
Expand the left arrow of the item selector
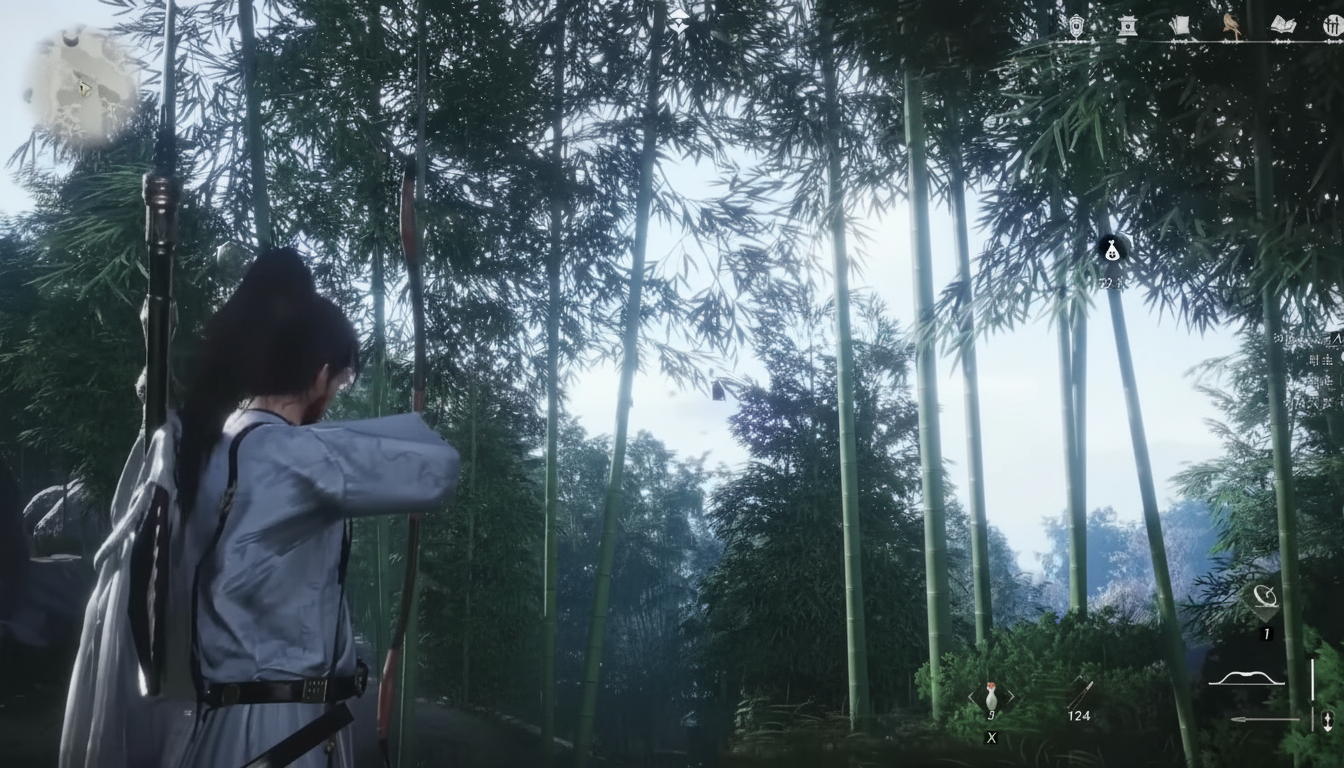click(x=972, y=695)
